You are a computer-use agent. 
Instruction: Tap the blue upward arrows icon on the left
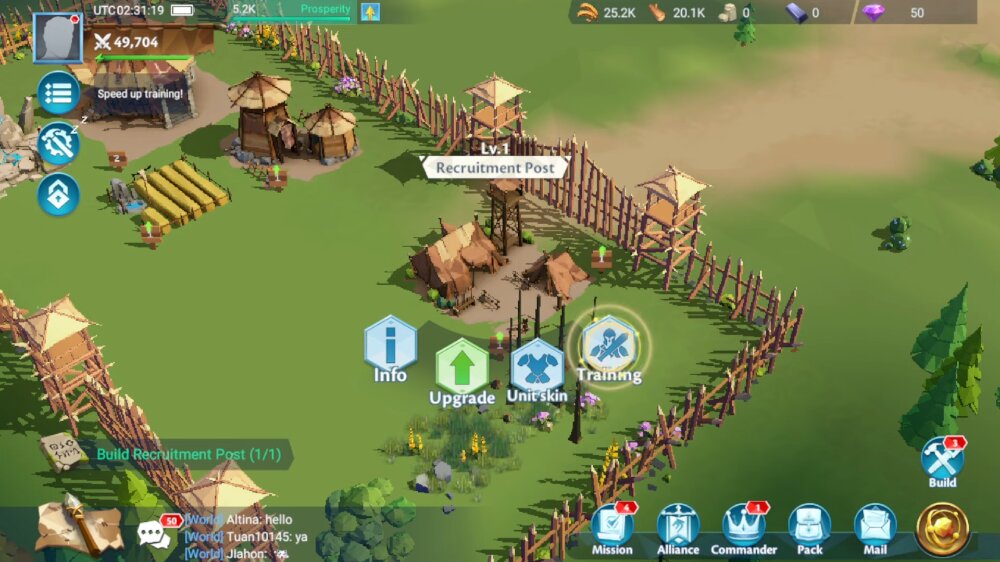[58, 194]
